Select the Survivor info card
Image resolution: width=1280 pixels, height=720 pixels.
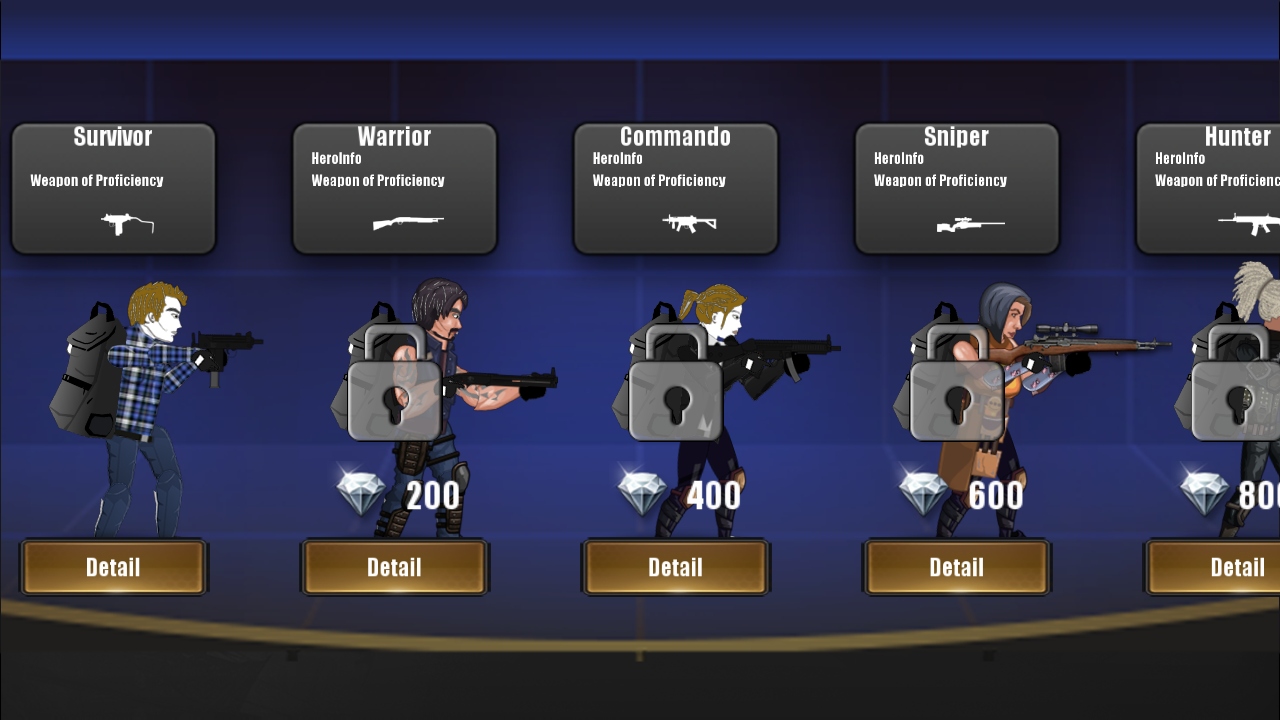pos(113,189)
